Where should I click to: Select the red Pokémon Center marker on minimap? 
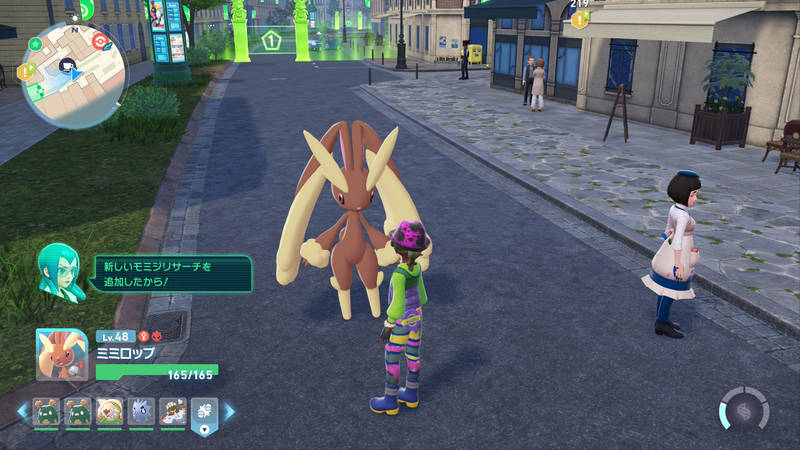(x=98, y=41)
